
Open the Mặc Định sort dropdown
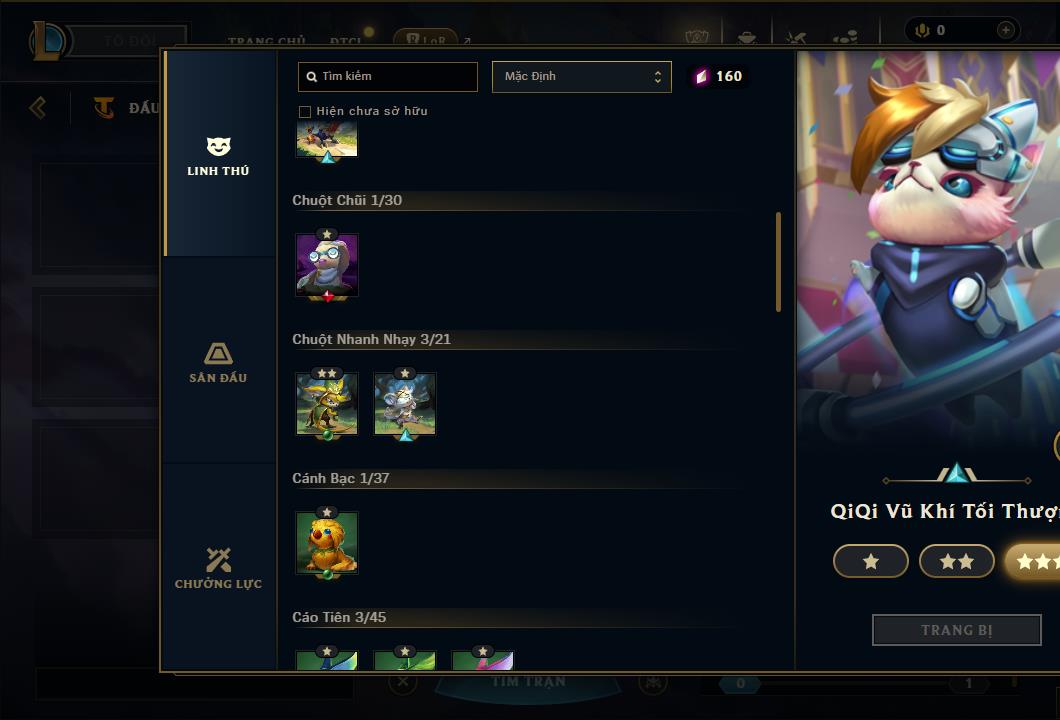(x=581, y=77)
